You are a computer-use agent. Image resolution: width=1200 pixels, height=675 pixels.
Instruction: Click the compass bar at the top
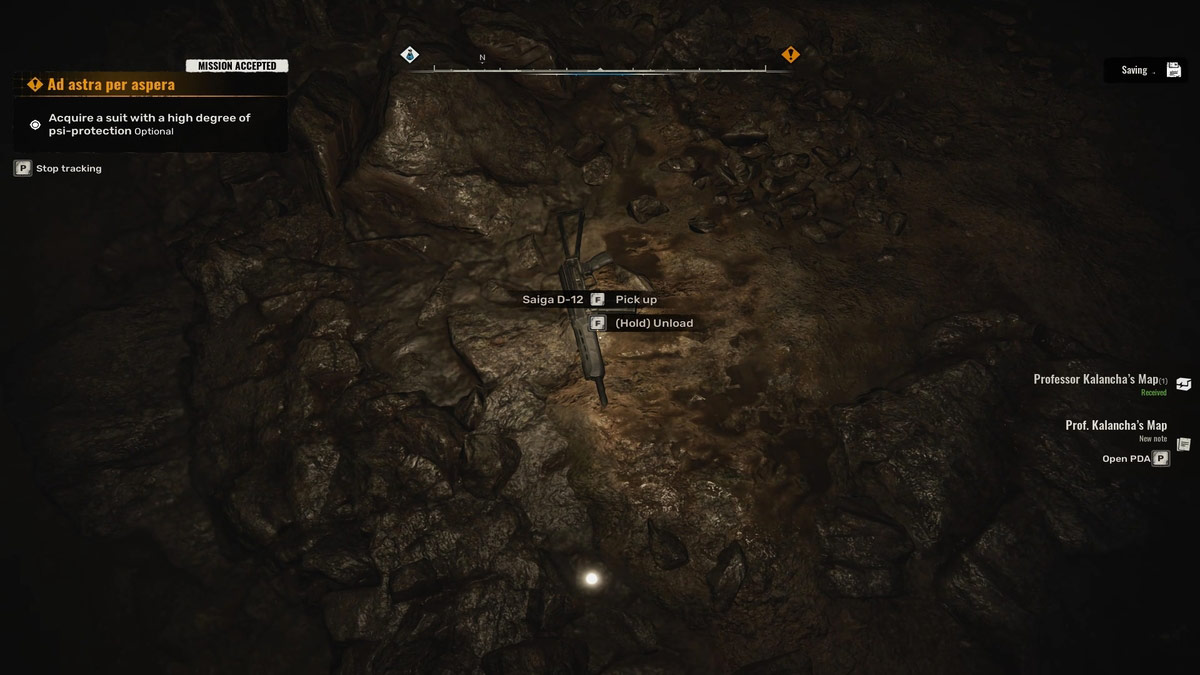pyautogui.click(x=600, y=69)
